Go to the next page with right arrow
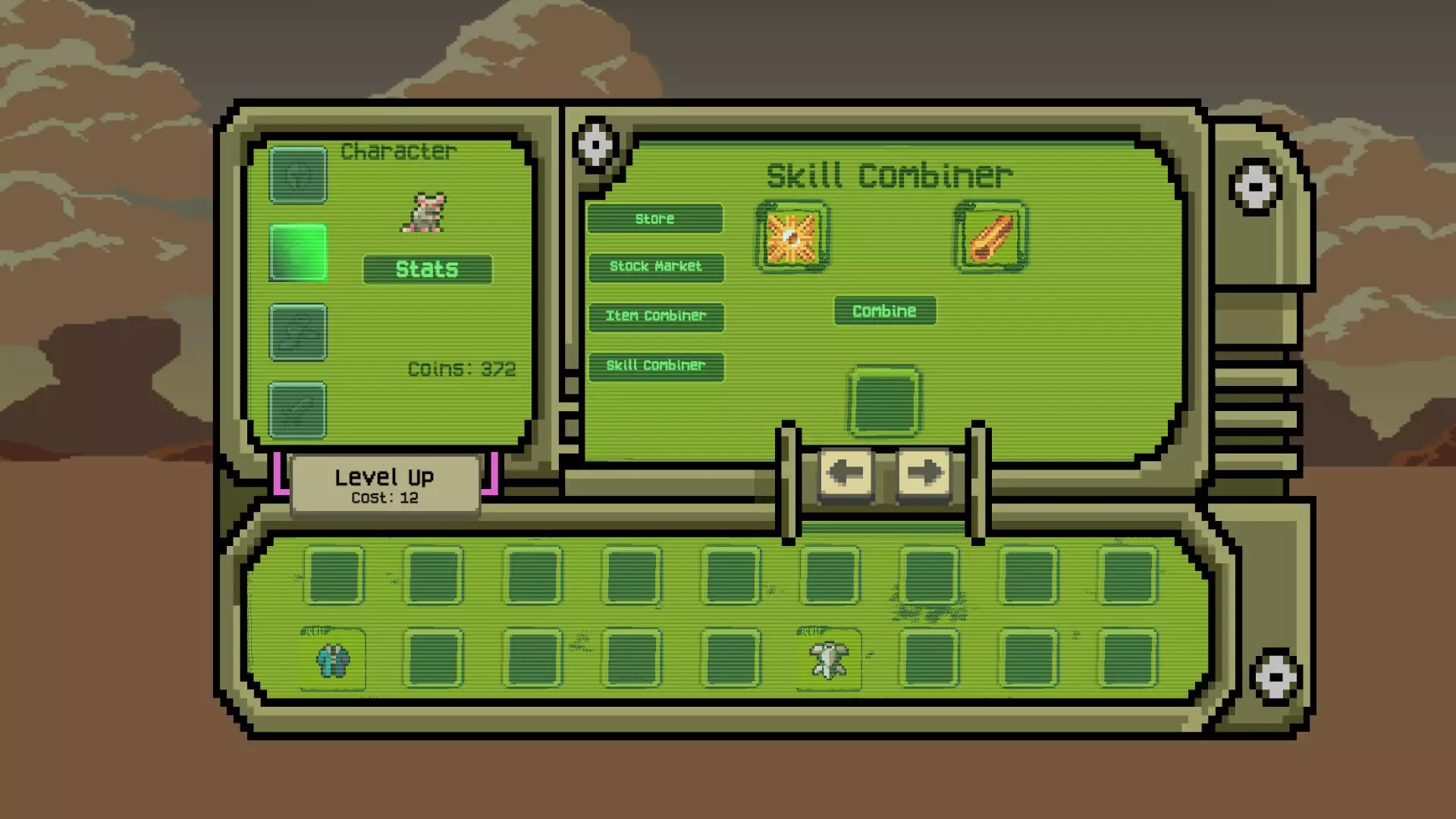The height and width of the screenshot is (819, 1456). click(923, 473)
